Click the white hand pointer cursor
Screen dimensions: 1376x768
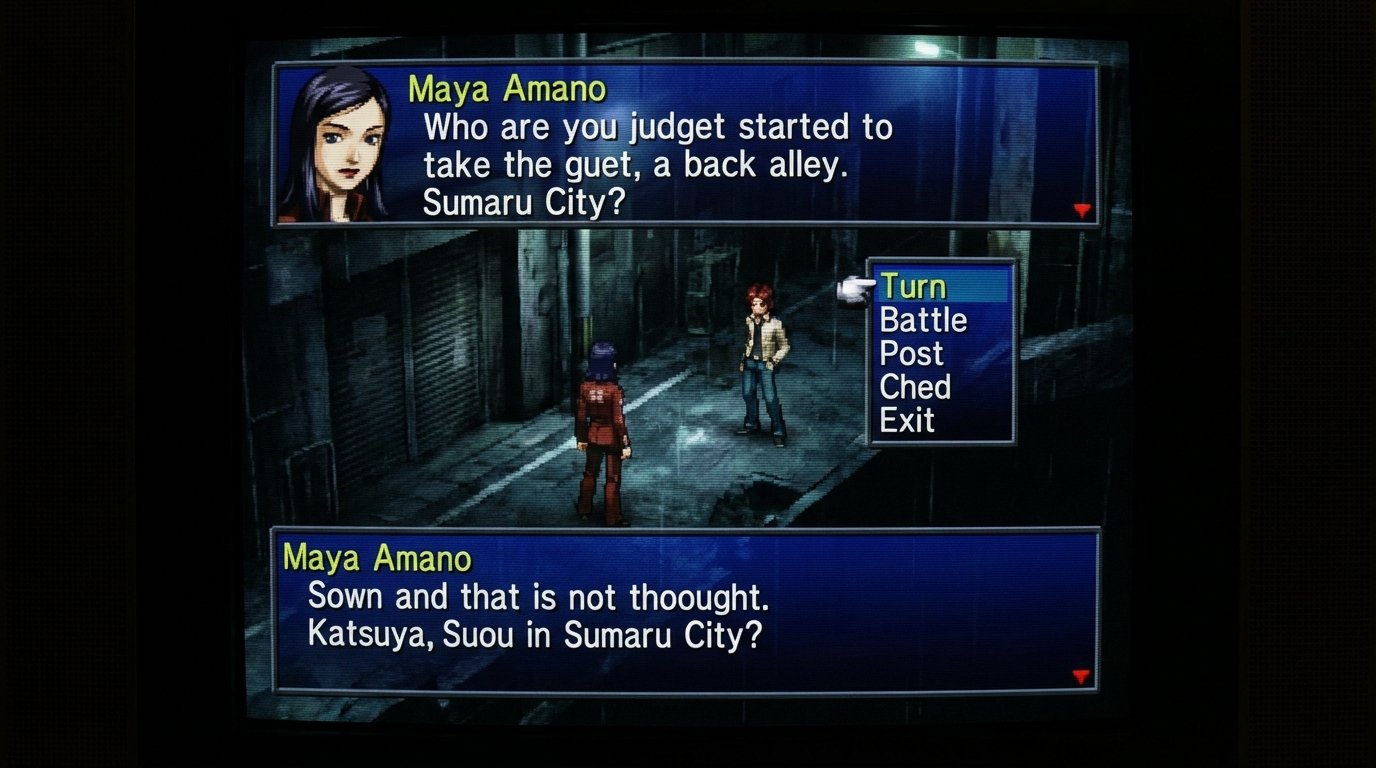click(856, 286)
